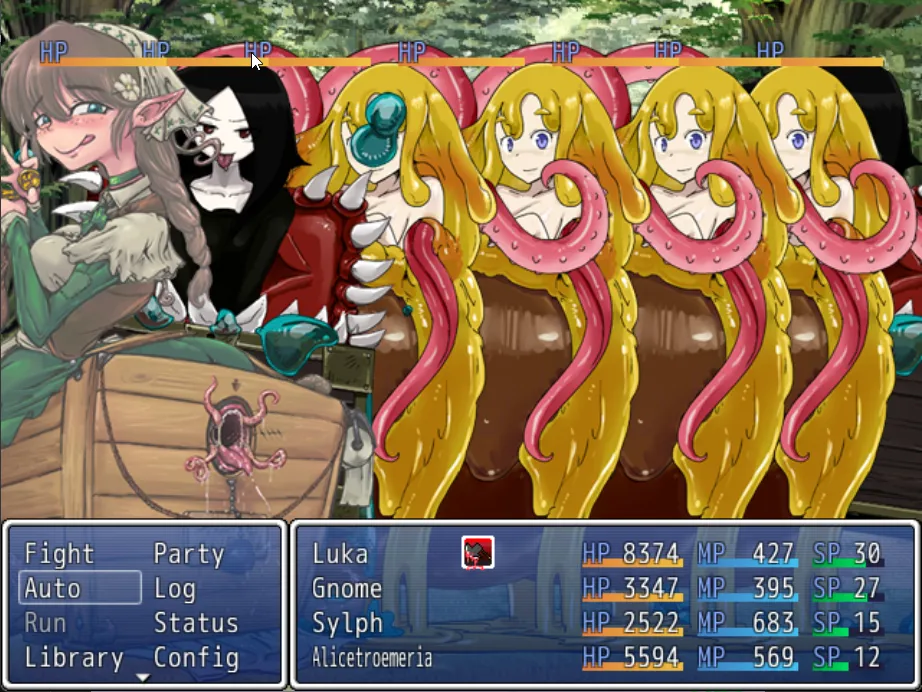
Task: Click the greyed-out Run command
Action: (45, 623)
